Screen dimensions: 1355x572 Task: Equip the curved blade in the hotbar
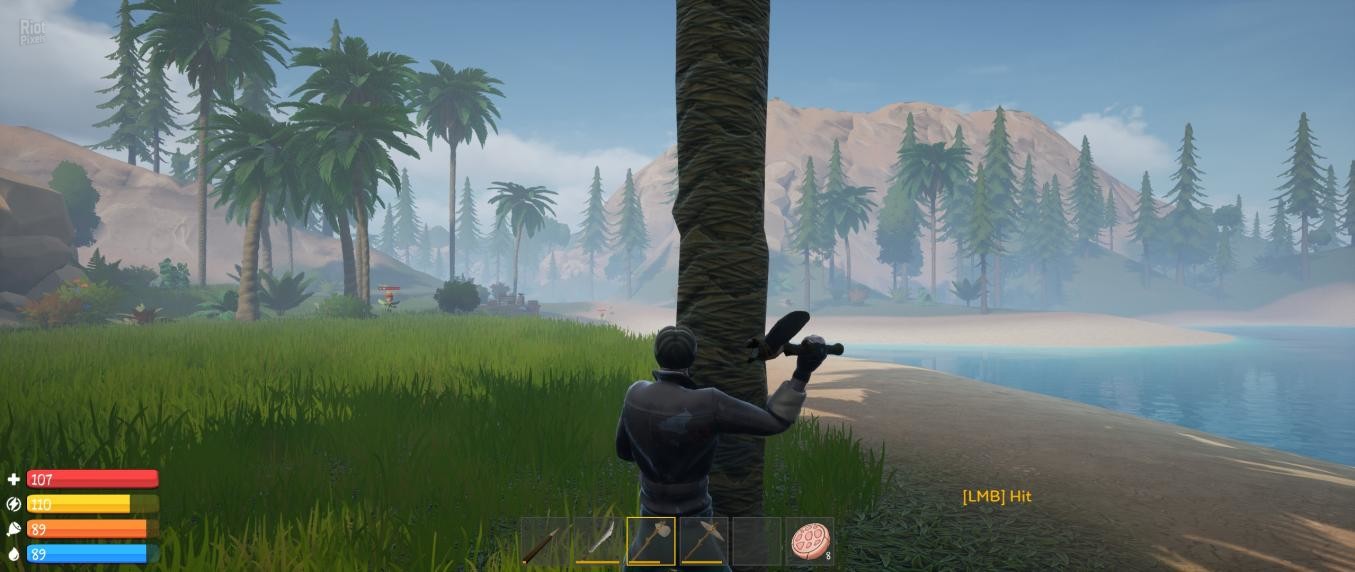point(598,541)
